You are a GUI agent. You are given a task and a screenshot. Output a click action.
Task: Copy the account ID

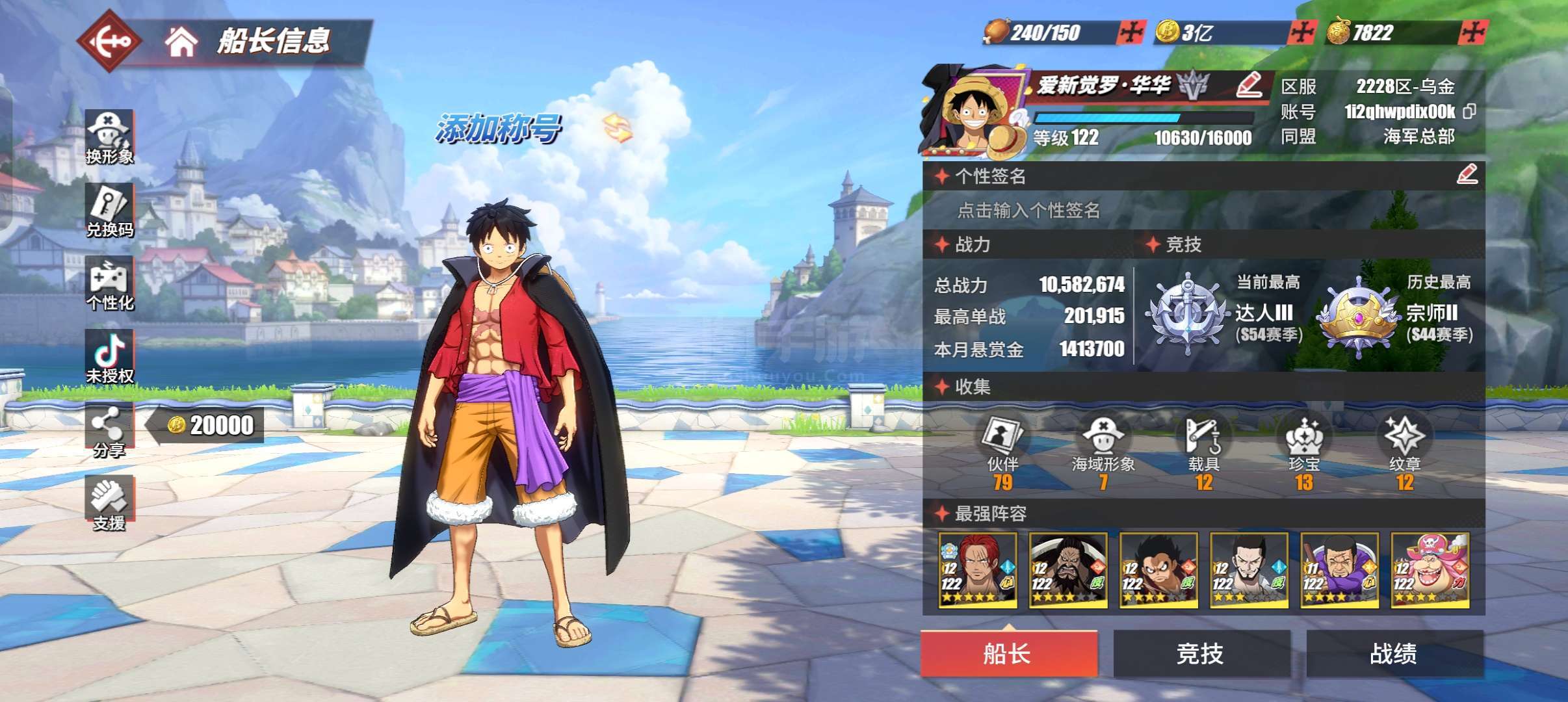coord(1469,112)
